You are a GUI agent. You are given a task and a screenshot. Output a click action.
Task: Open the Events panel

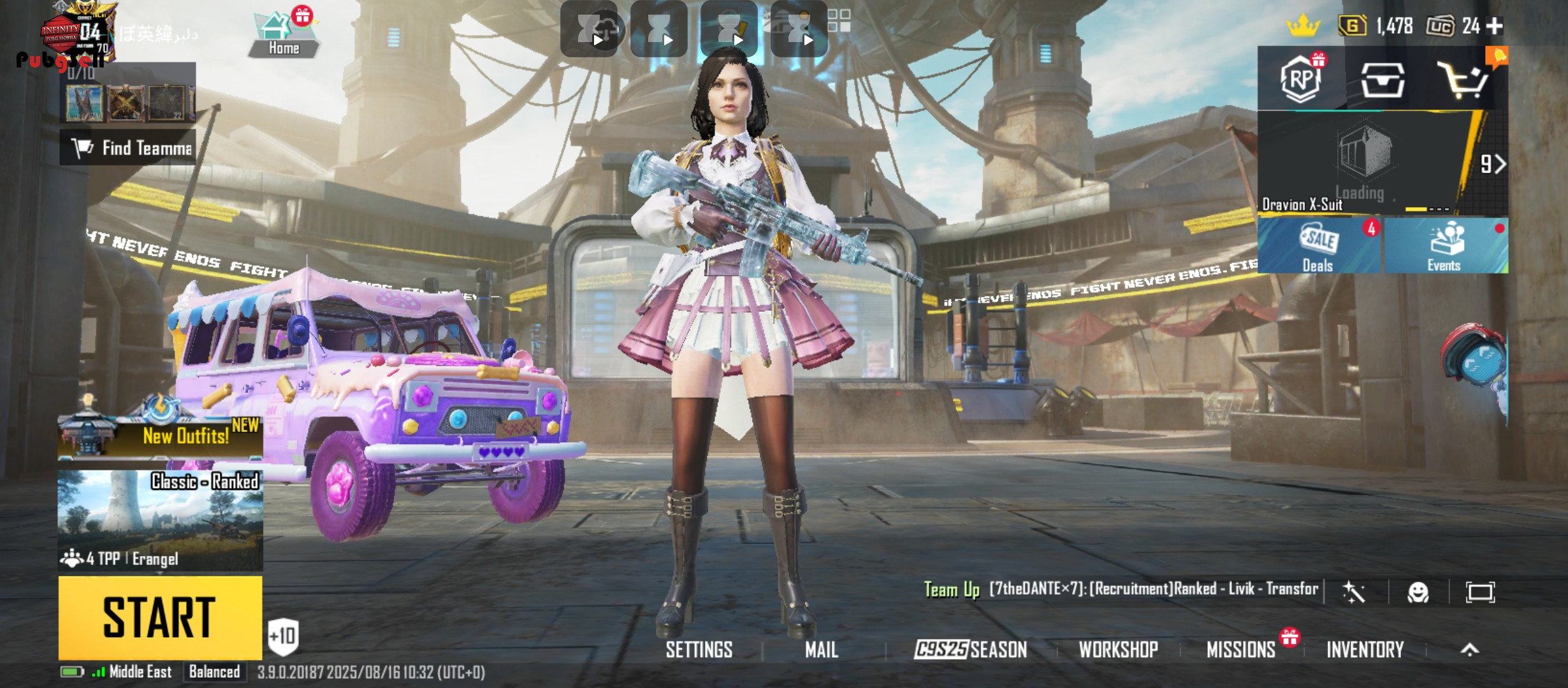[1444, 247]
